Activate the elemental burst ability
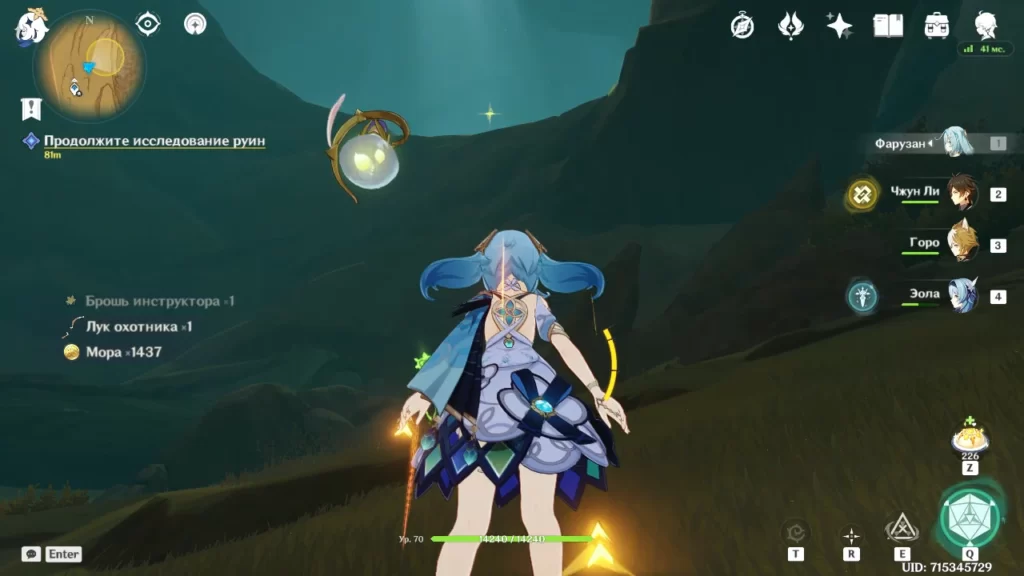Viewport: 1024px width, 576px height. [x=969, y=515]
